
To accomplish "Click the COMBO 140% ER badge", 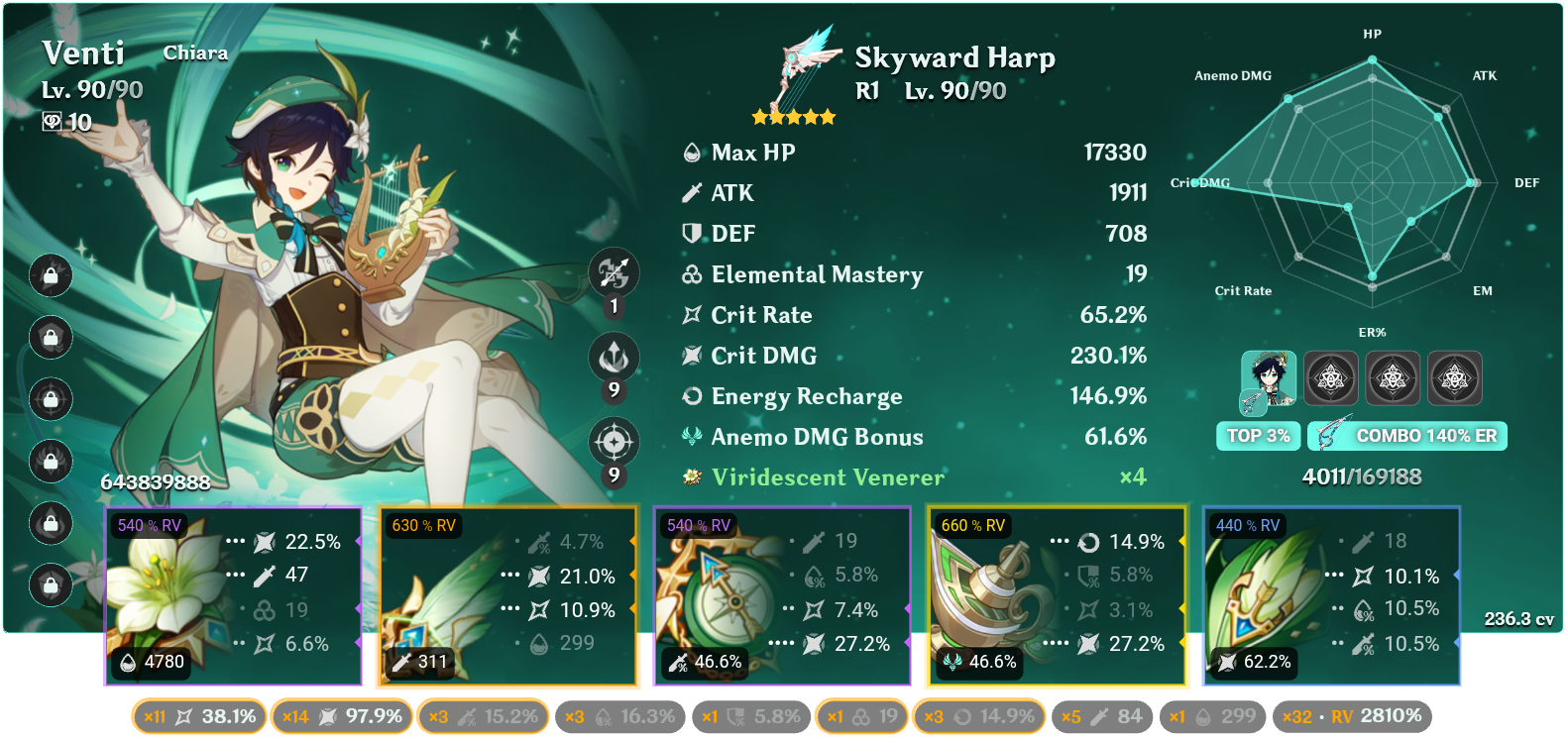I will point(1406,436).
